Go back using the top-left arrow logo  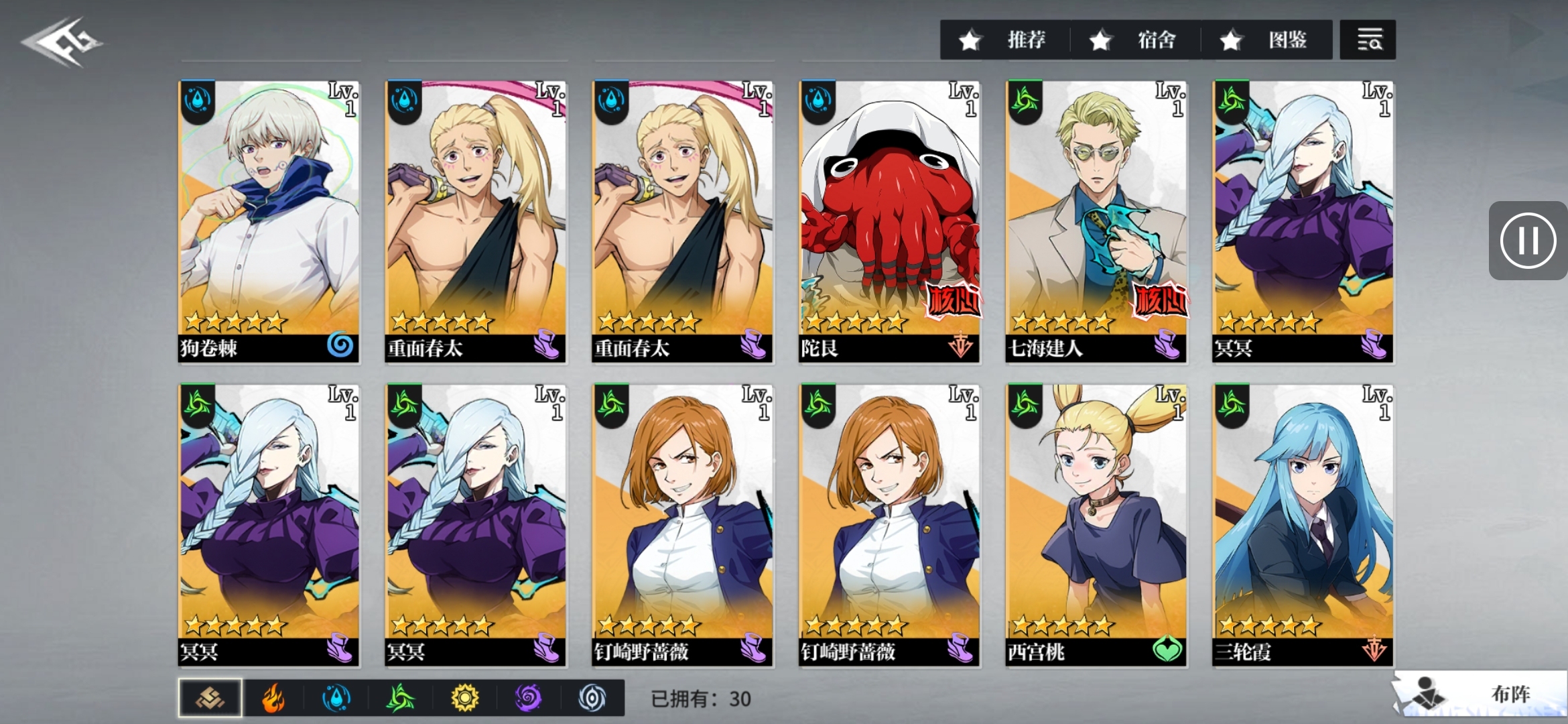[x=62, y=42]
